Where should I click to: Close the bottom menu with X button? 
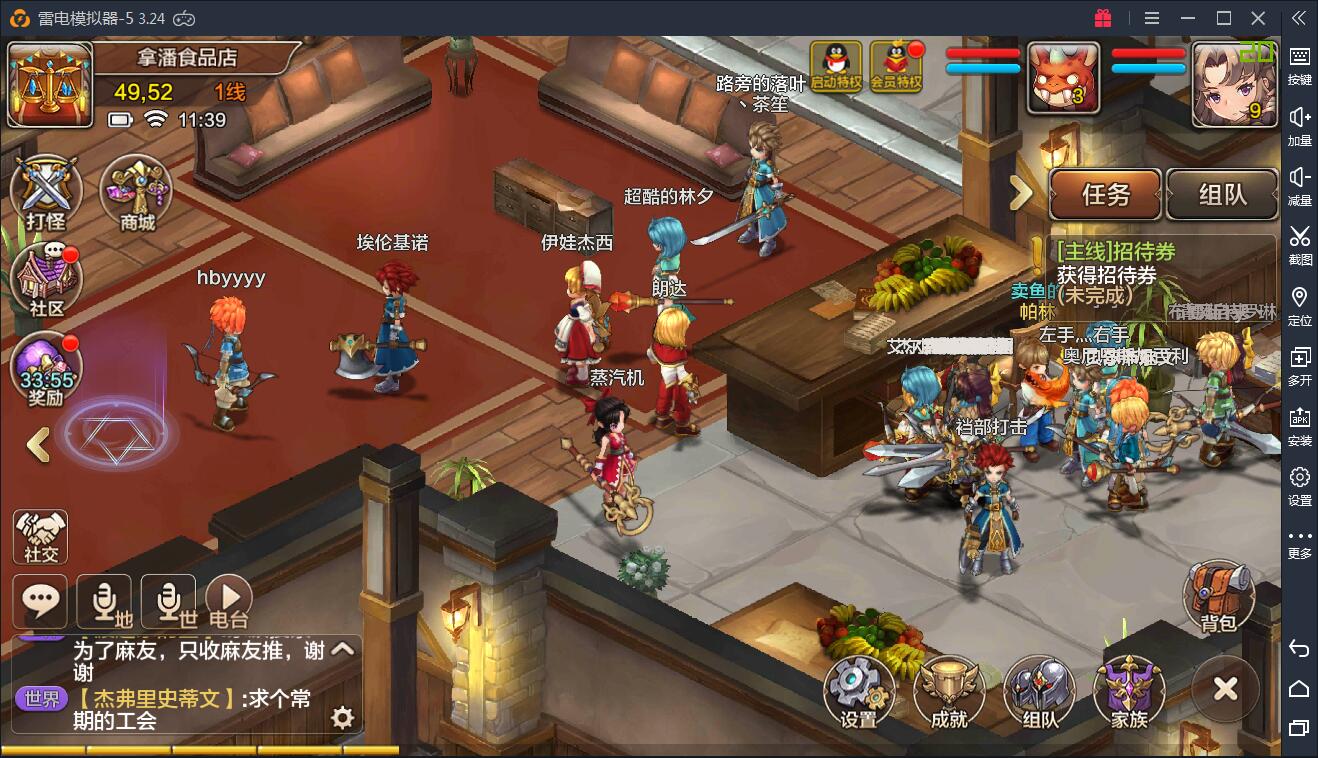tap(1225, 689)
